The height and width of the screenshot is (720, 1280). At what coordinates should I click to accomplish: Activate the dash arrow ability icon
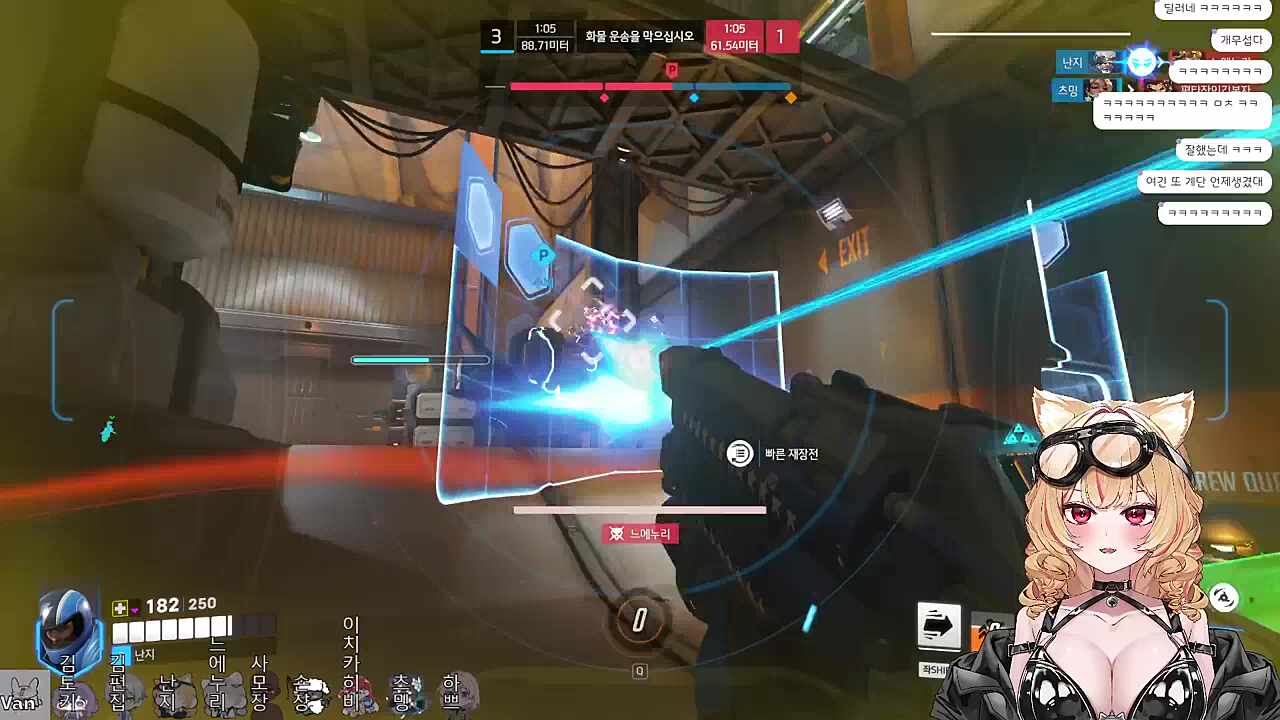[938, 626]
